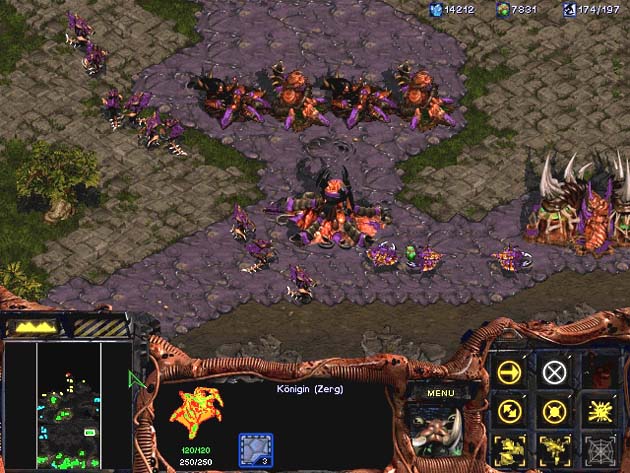Choose the grey spider web Ensnare icon
The image size is (630, 473).
(597, 447)
